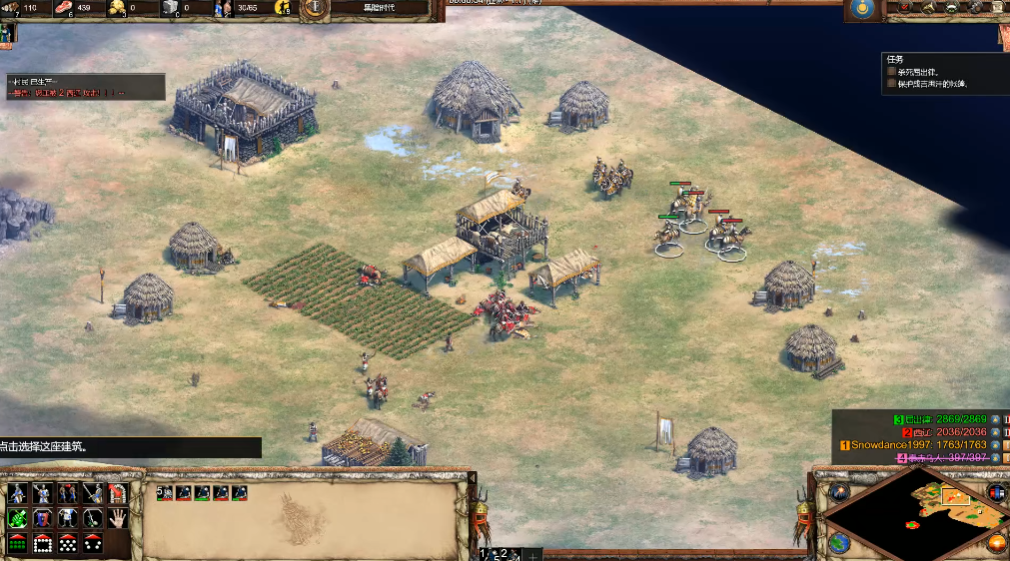
Task: Click the orange sun button by minimap
Action: click(x=996, y=543)
